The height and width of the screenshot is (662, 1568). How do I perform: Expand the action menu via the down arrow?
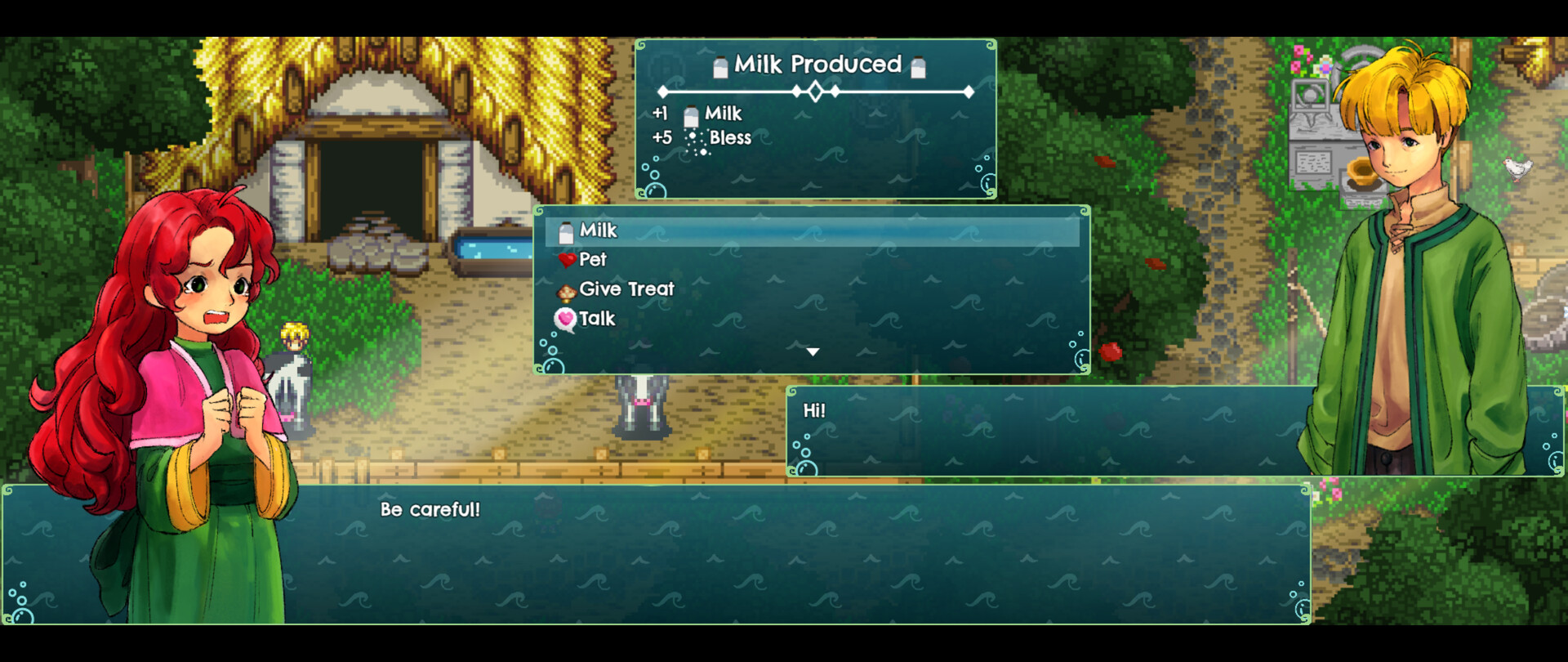tap(813, 351)
